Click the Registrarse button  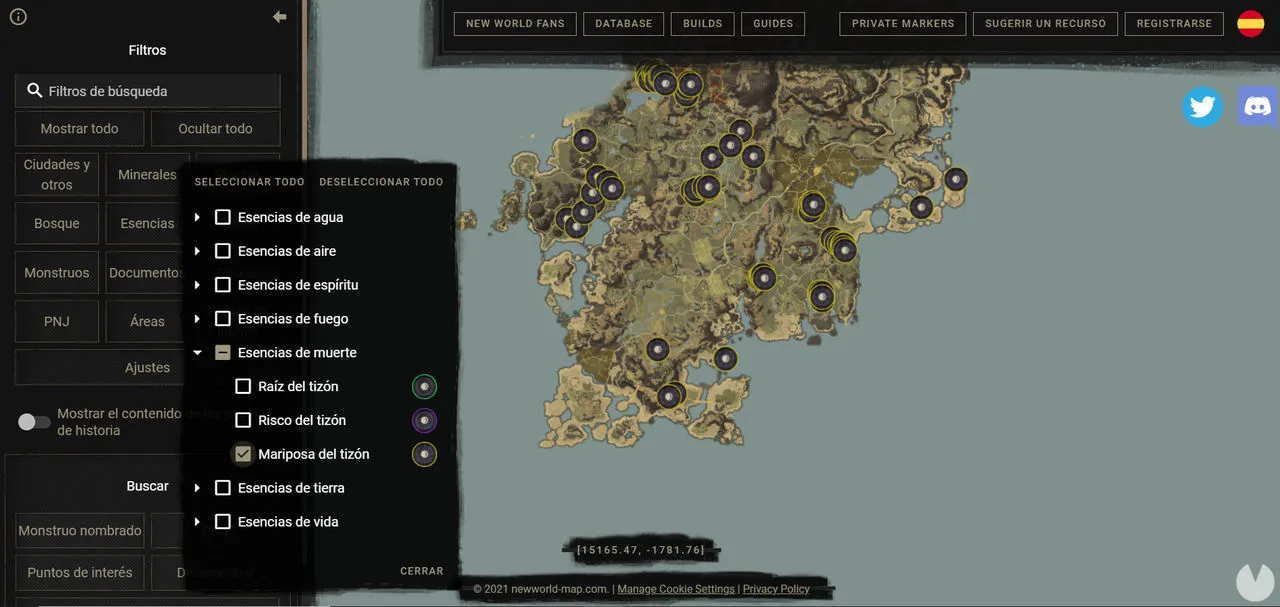[x=1174, y=24]
